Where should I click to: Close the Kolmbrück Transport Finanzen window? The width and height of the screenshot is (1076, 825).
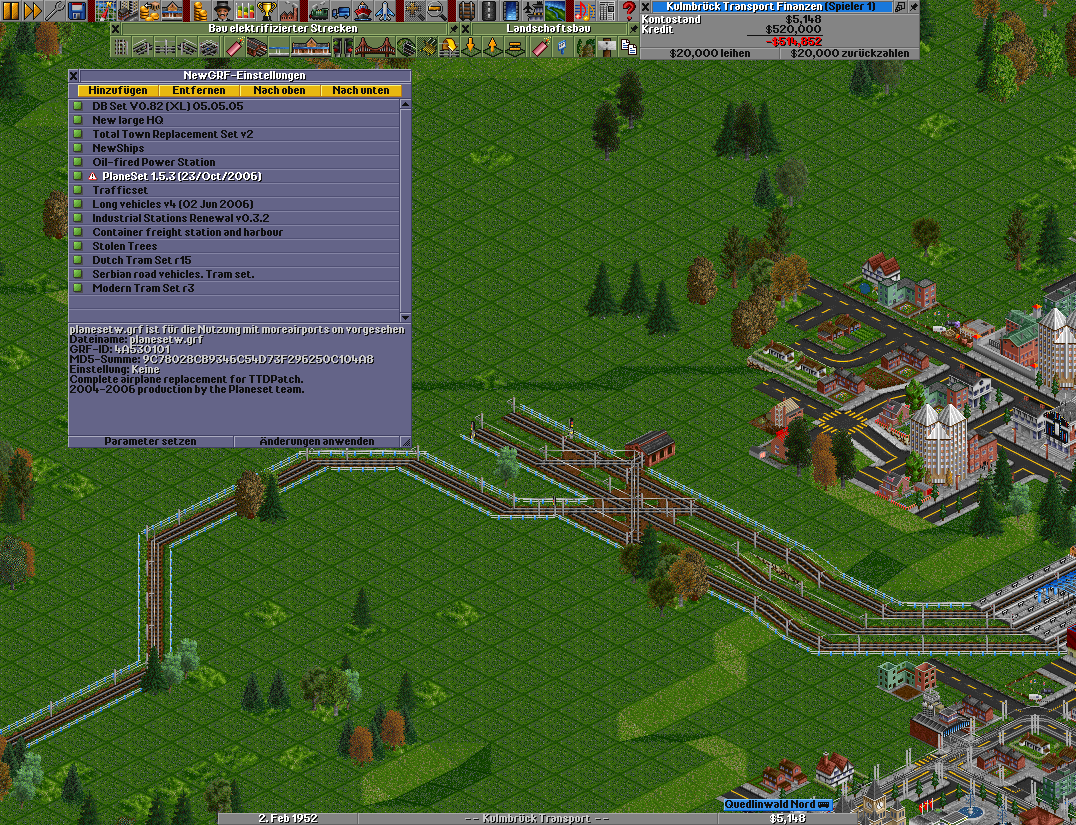[x=646, y=7]
